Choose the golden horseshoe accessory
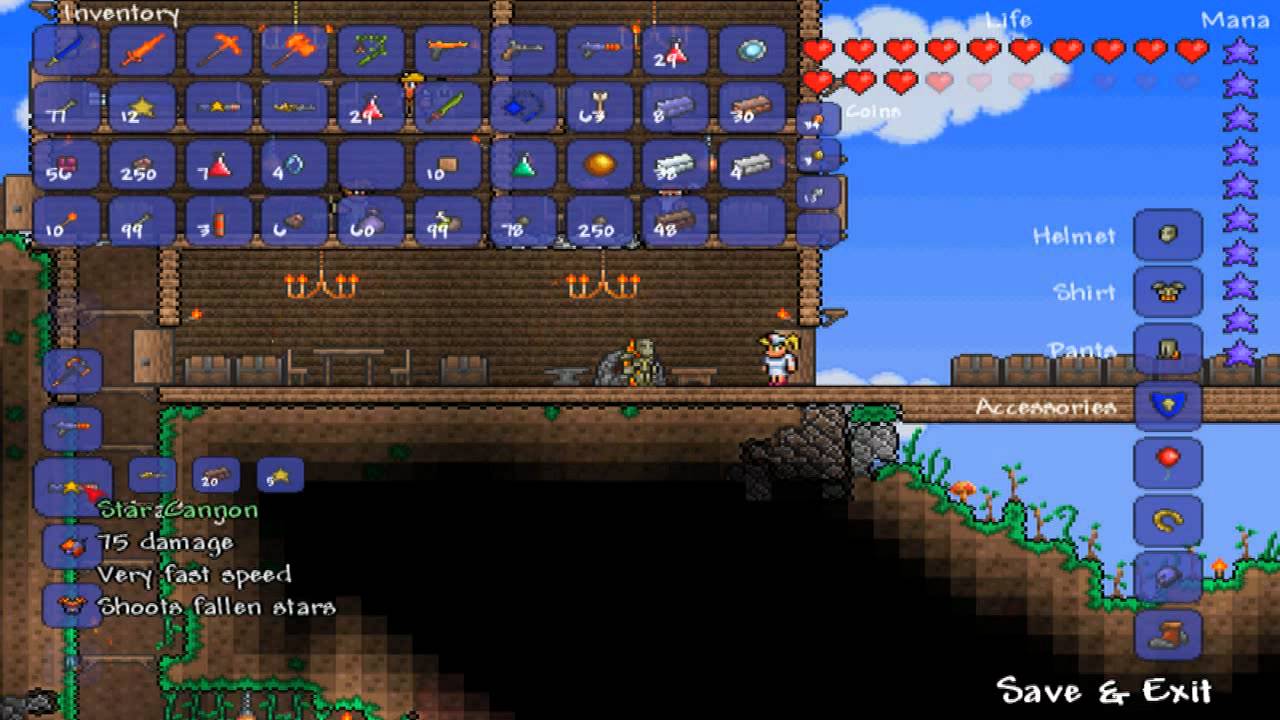The width and height of the screenshot is (1280, 720). click(x=1167, y=520)
